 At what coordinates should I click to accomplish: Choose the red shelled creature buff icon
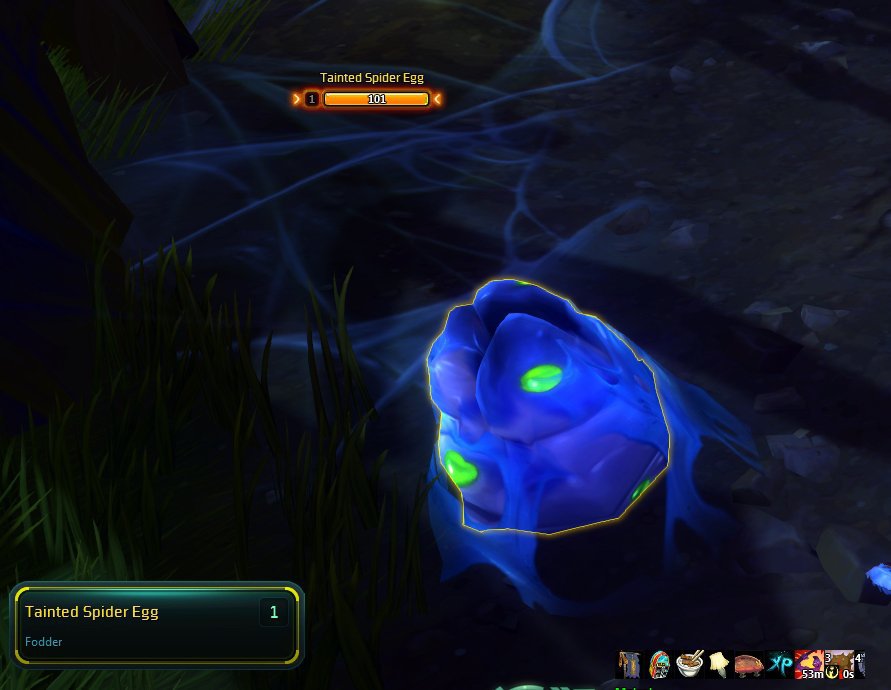coord(748,664)
